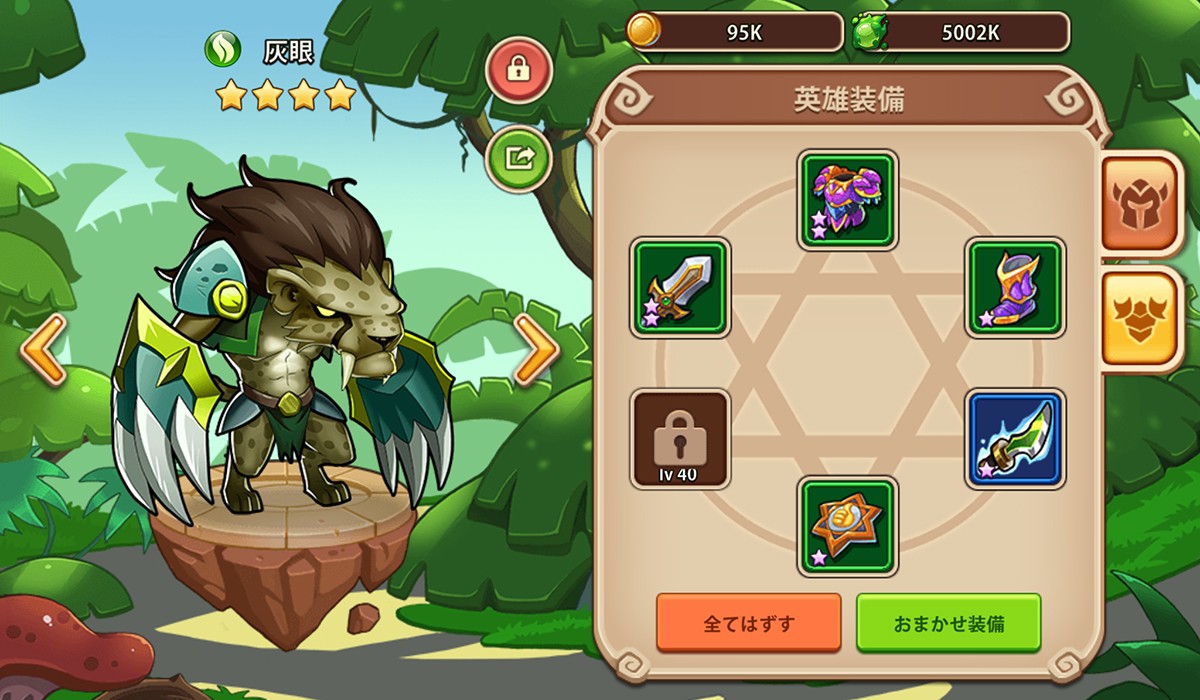
Task: Select the sword equipment slot
Action: [681, 288]
